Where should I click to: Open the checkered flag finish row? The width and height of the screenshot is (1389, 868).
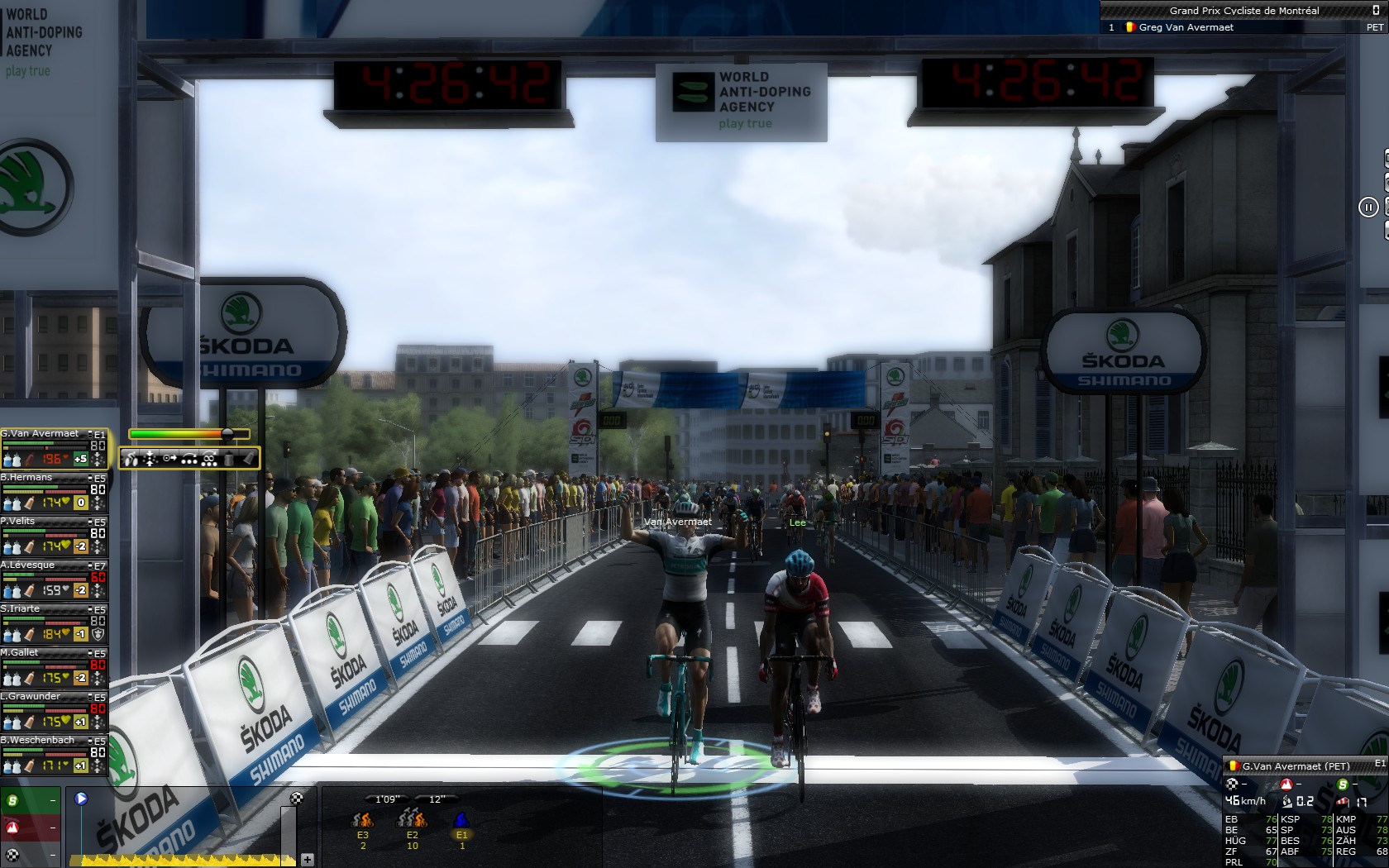pyautogui.click(x=31, y=855)
